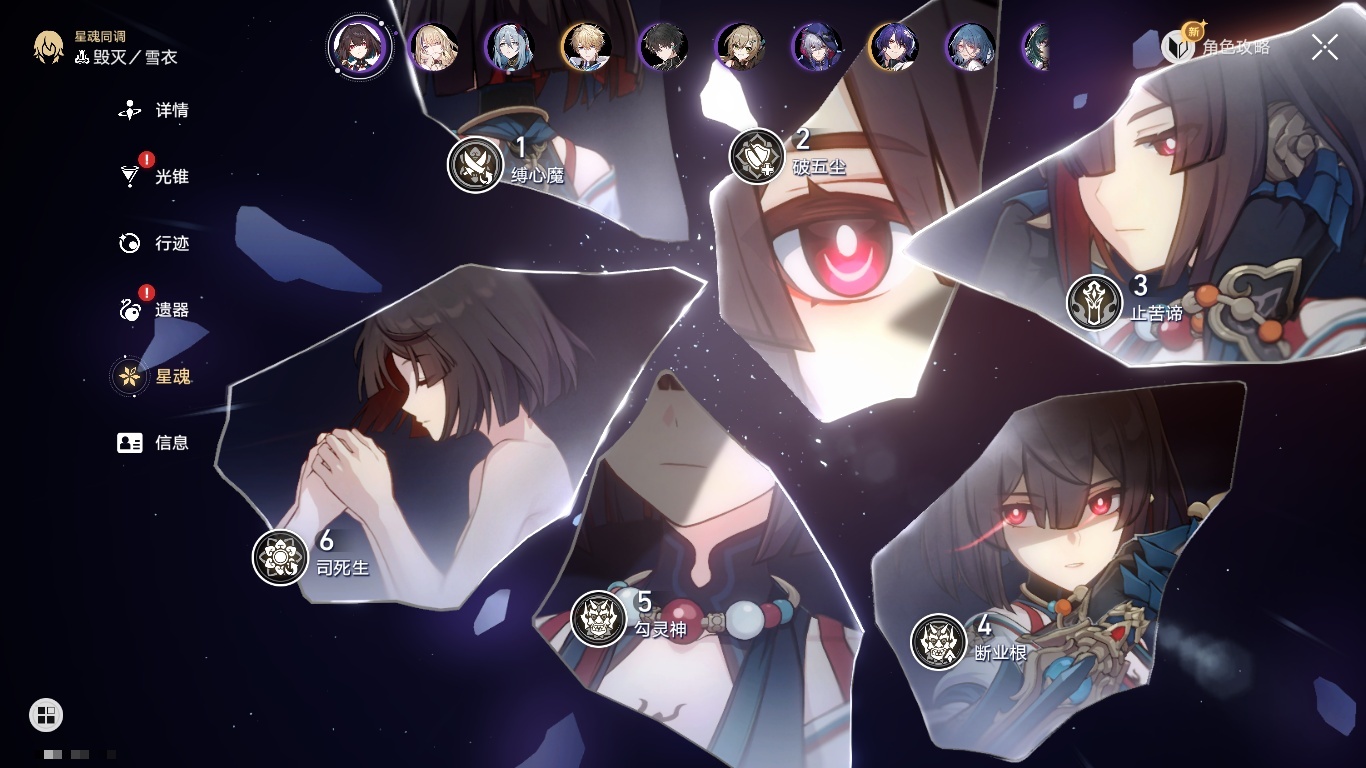This screenshot has width=1366, height=768.
Task: Open the 行迹 traces tab
Action: 154,243
